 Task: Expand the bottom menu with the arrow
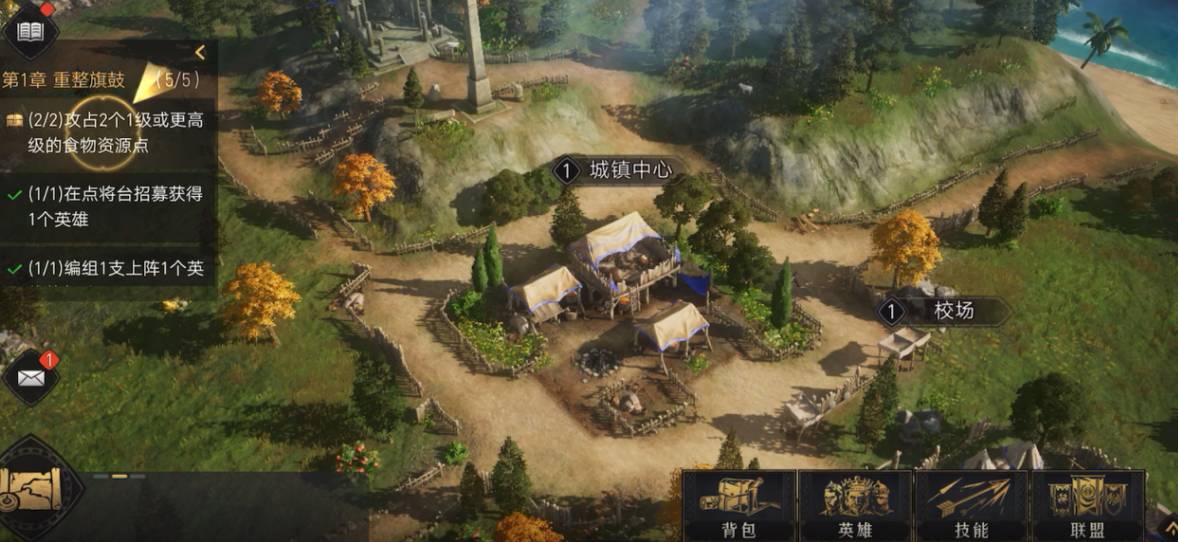point(1165,523)
